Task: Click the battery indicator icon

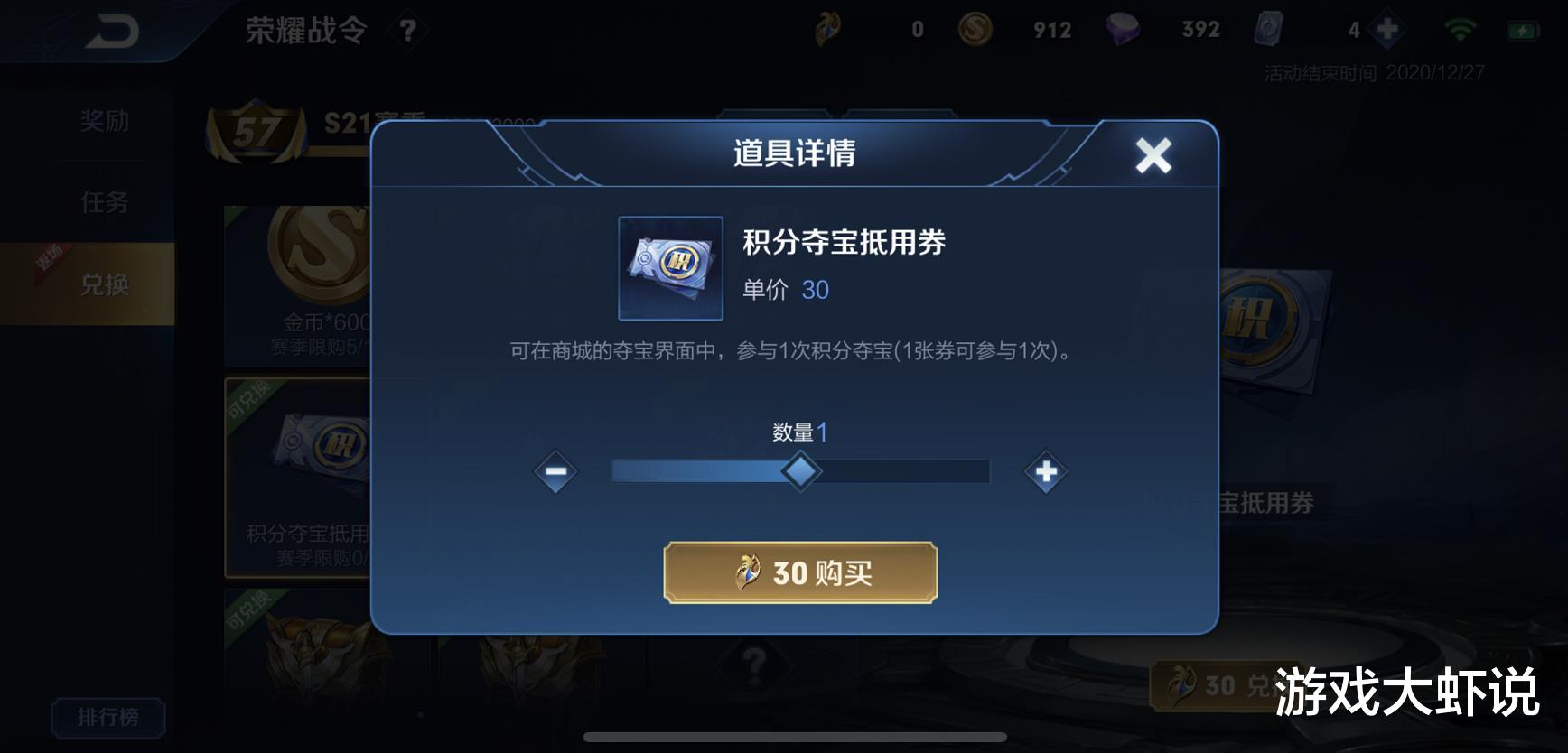Action: (x=1523, y=28)
